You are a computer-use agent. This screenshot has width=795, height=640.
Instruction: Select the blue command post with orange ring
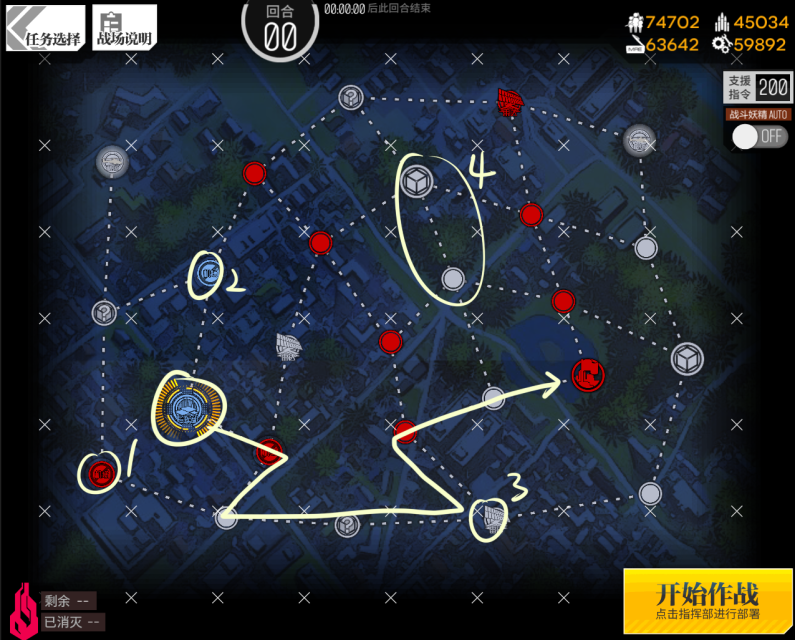187,405
